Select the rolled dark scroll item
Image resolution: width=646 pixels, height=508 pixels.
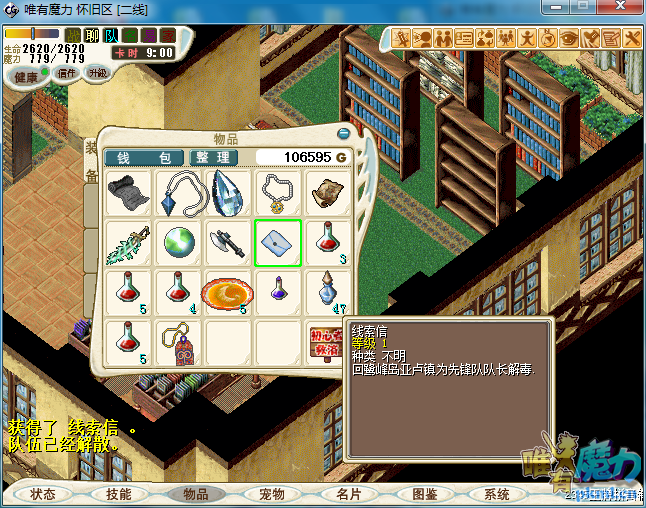pos(128,193)
